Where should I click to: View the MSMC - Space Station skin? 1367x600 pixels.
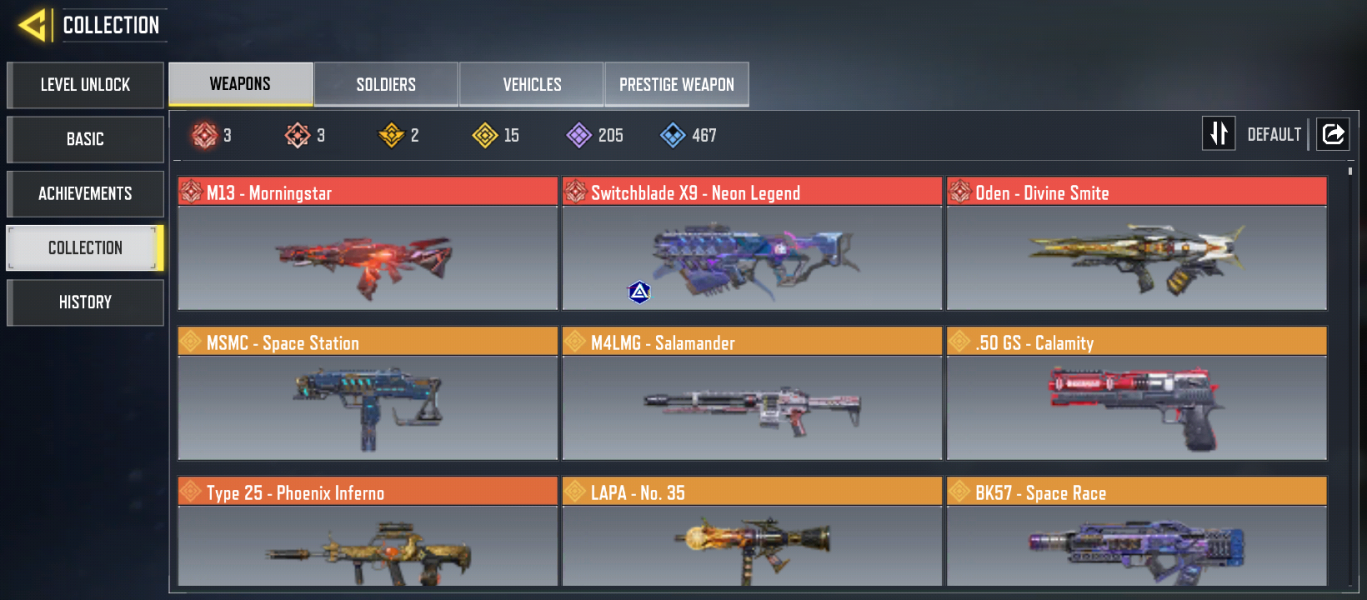click(x=368, y=405)
